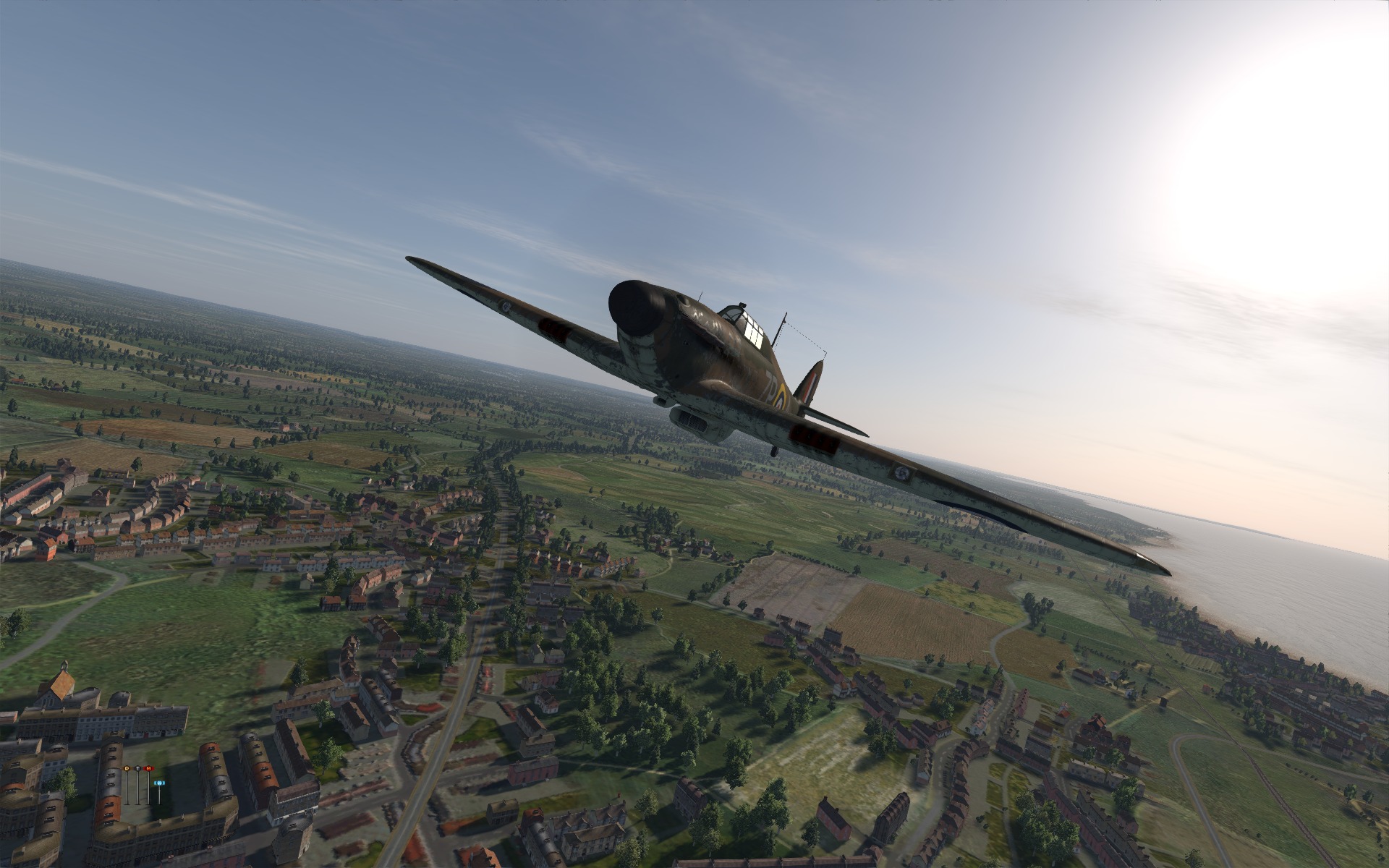
Task: Click the blue radiator lever knob
Action: 160,783
